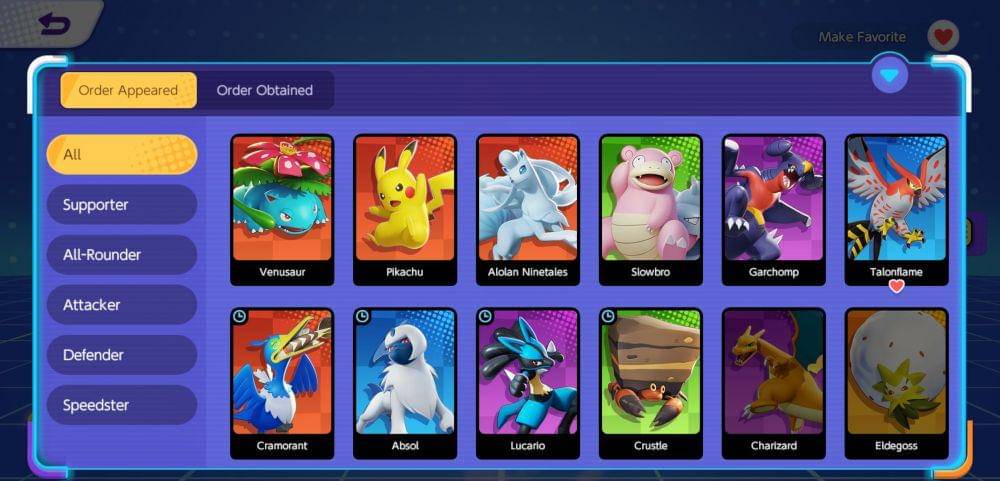
Task: Choose the Charizard card
Action: coord(773,383)
